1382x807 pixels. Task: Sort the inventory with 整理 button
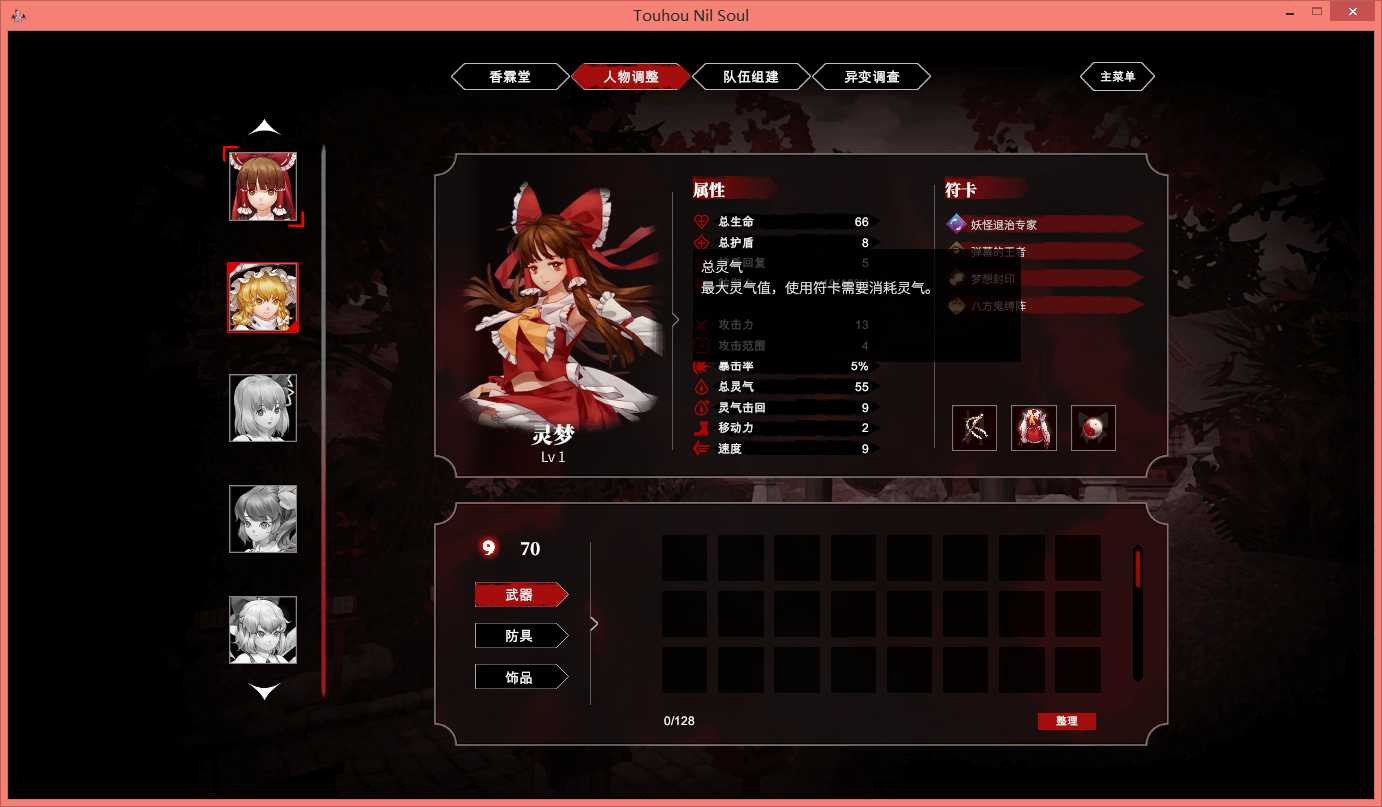1066,721
